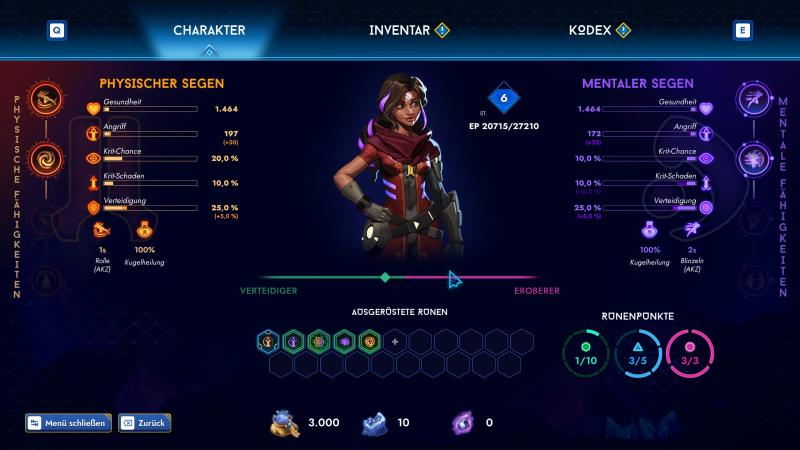The width and height of the screenshot is (800, 450).
Task: Switch to the Inventar tab
Action: (x=399, y=30)
